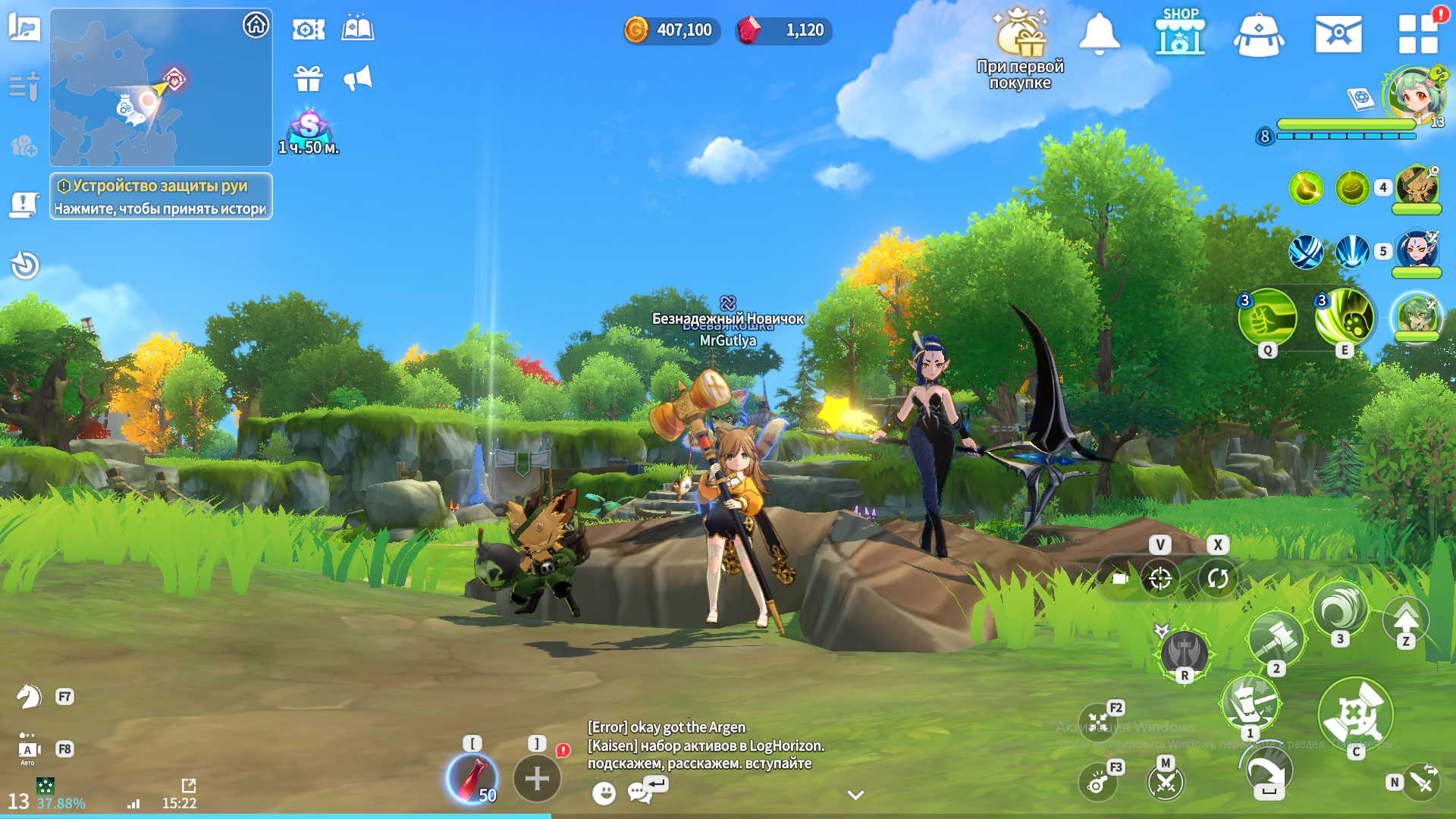Open the megaphone announcements icon
The width and height of the screenshot is (1456, 819).
pos(358,78)
